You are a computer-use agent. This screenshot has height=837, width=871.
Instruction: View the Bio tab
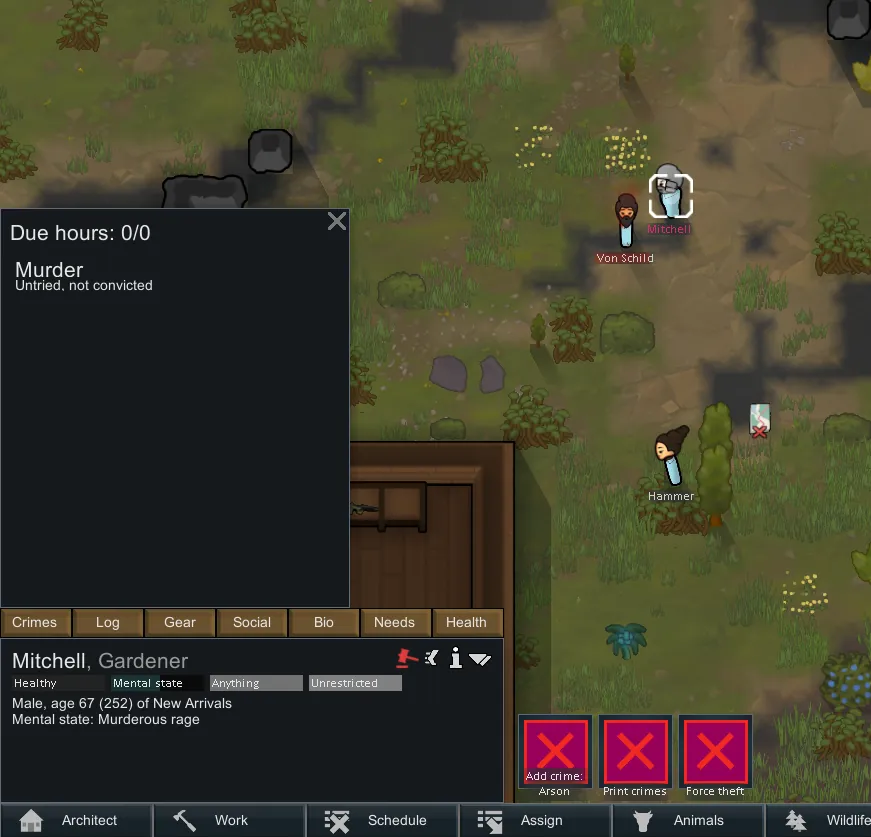324,622
